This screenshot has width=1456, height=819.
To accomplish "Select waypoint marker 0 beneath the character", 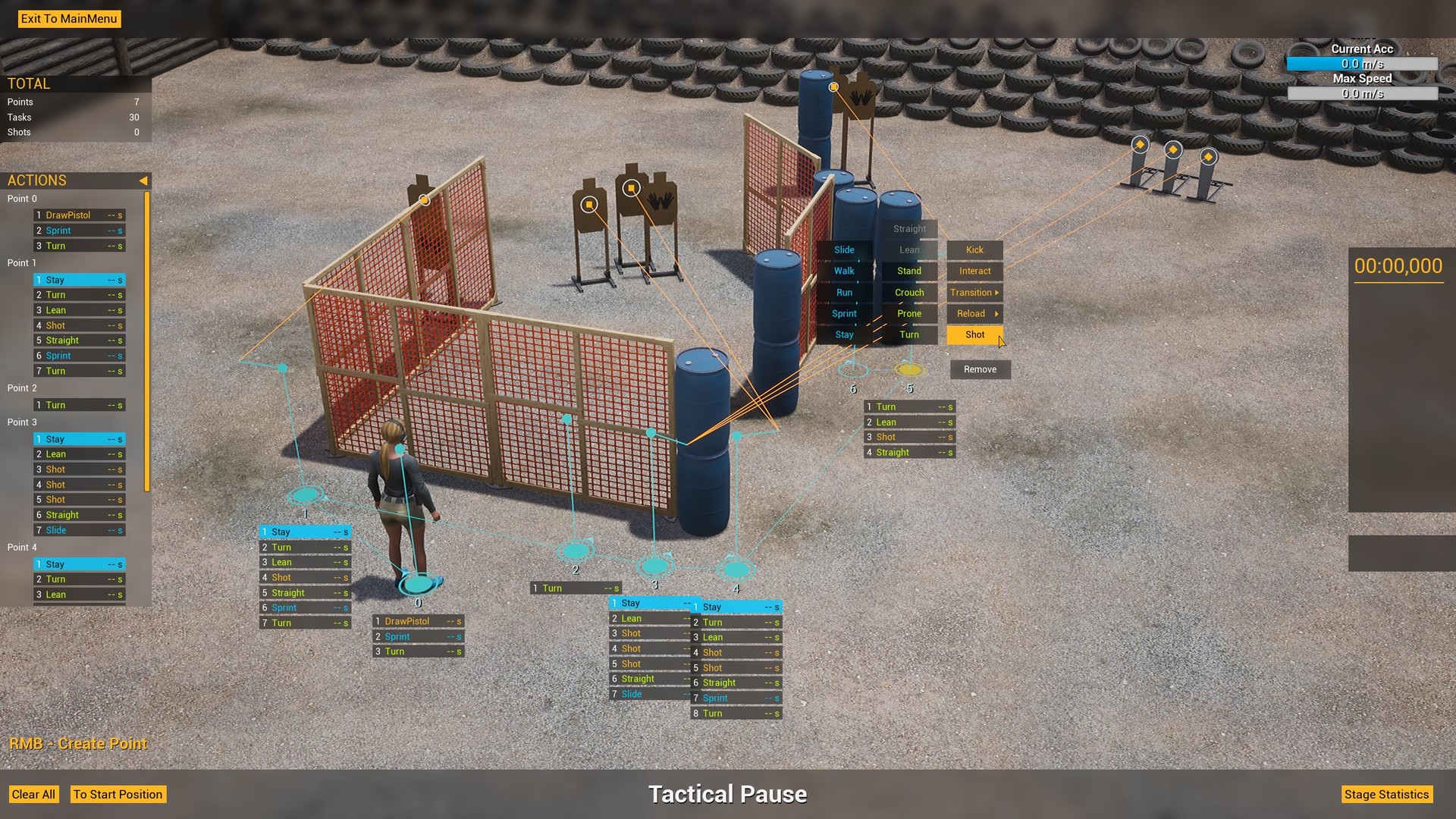I will click(418, 582).
